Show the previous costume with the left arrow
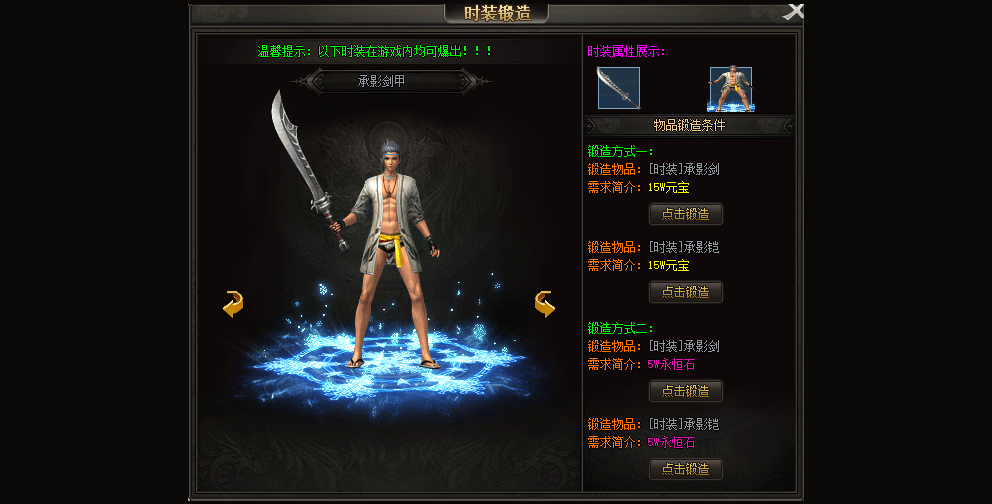 click(x=233, y=304)
